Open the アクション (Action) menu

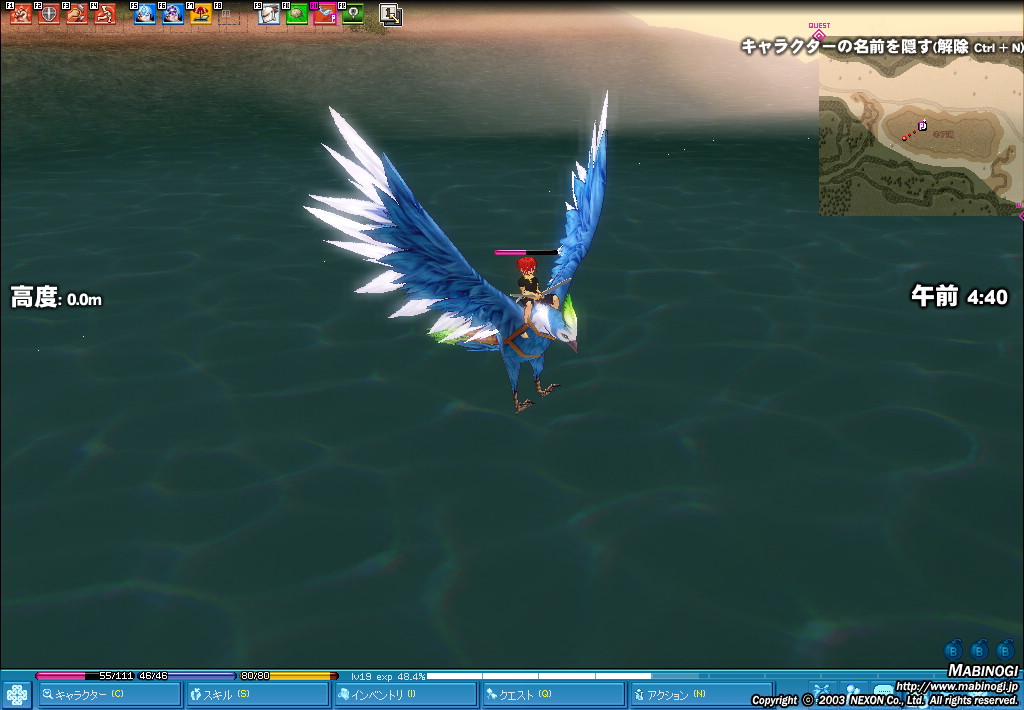700,694
